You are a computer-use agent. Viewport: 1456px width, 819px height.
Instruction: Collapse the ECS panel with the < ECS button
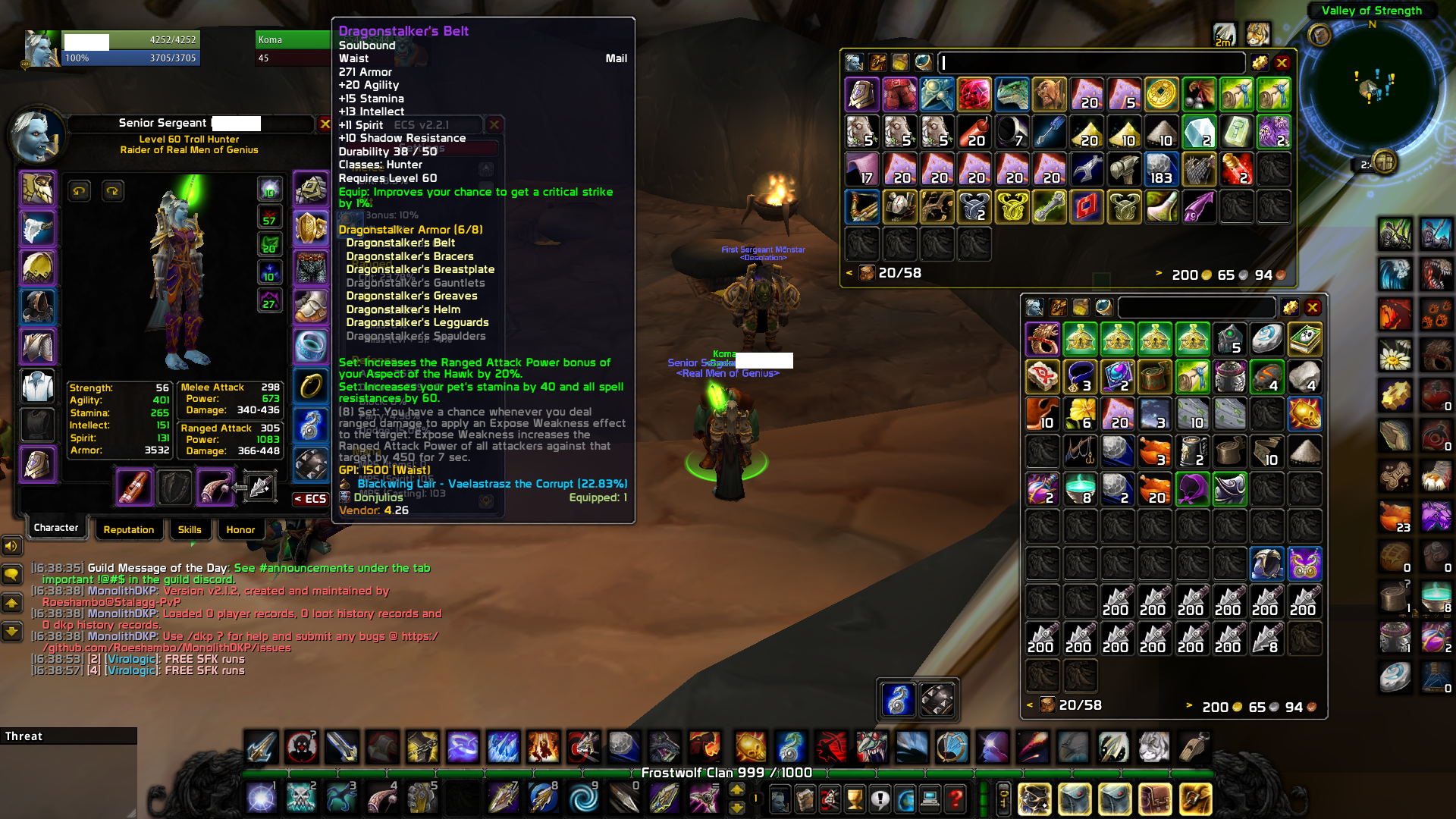pyautogui.click(x=311, y=498)
